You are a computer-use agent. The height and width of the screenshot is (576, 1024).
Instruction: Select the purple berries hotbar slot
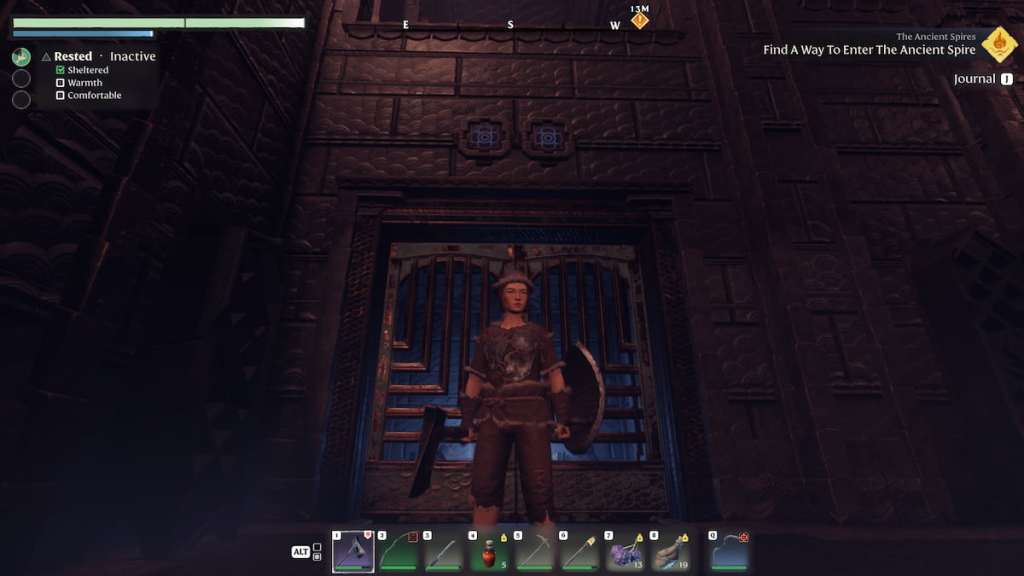(x=625, y=552)
